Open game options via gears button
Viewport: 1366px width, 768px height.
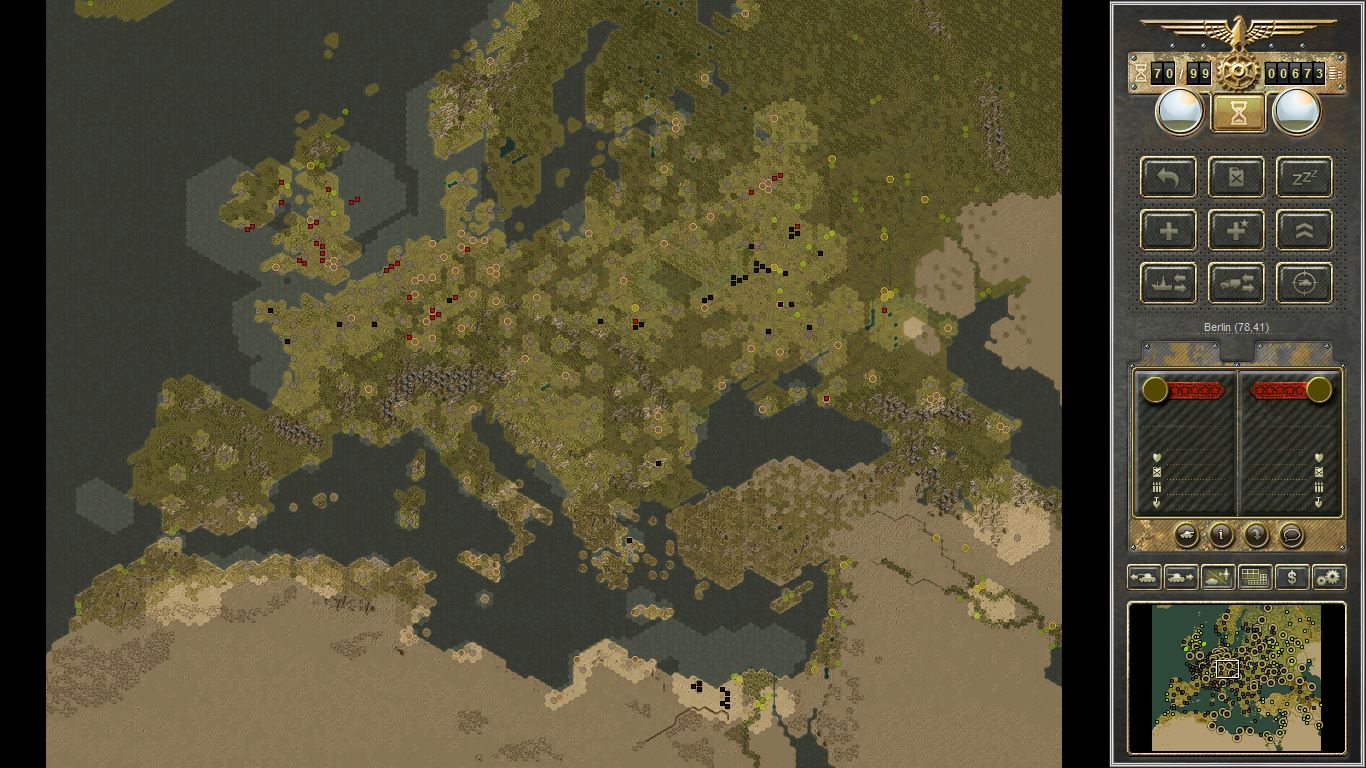point(1330,577)
